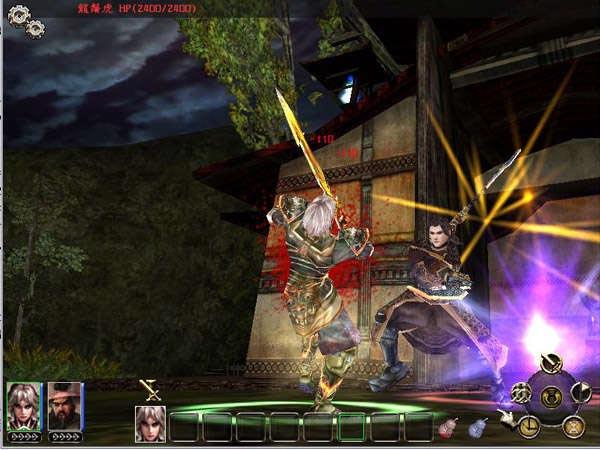
Task: Click the cross-marked button on the wheel's lower right
Action: point(572,426)
